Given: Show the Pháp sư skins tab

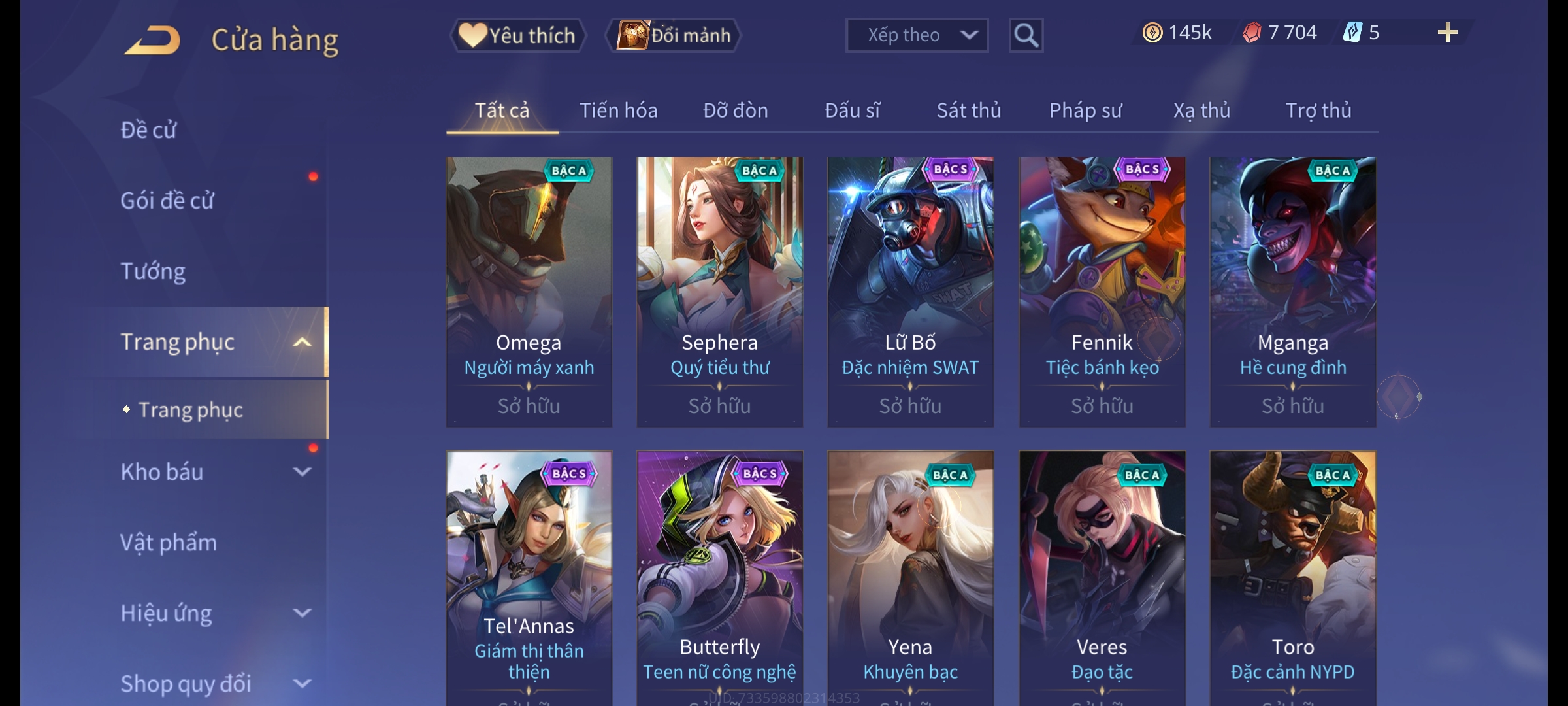Looking at the screenshot, I should 1085,110.
